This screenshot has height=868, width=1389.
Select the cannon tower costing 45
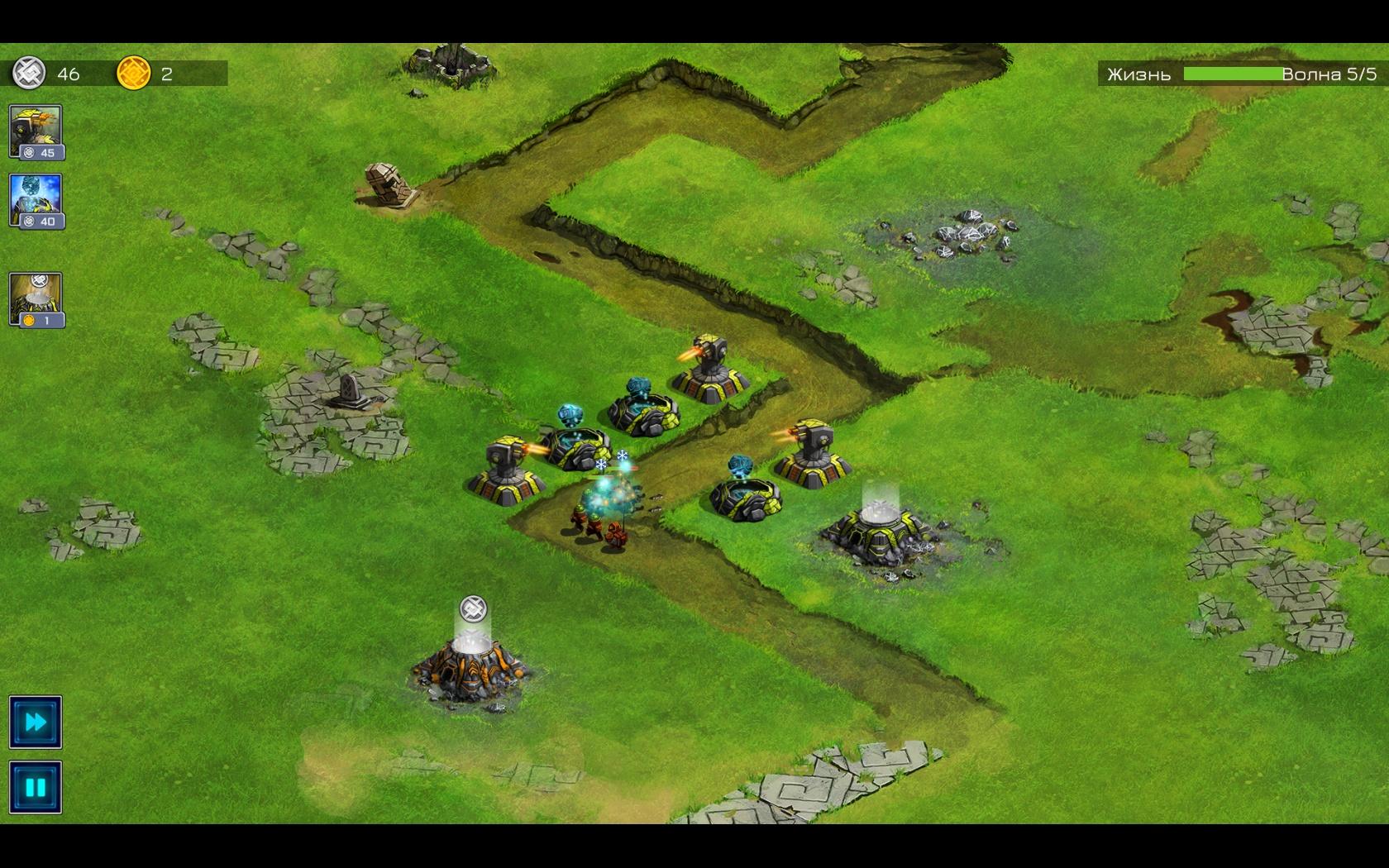point(36,131)
